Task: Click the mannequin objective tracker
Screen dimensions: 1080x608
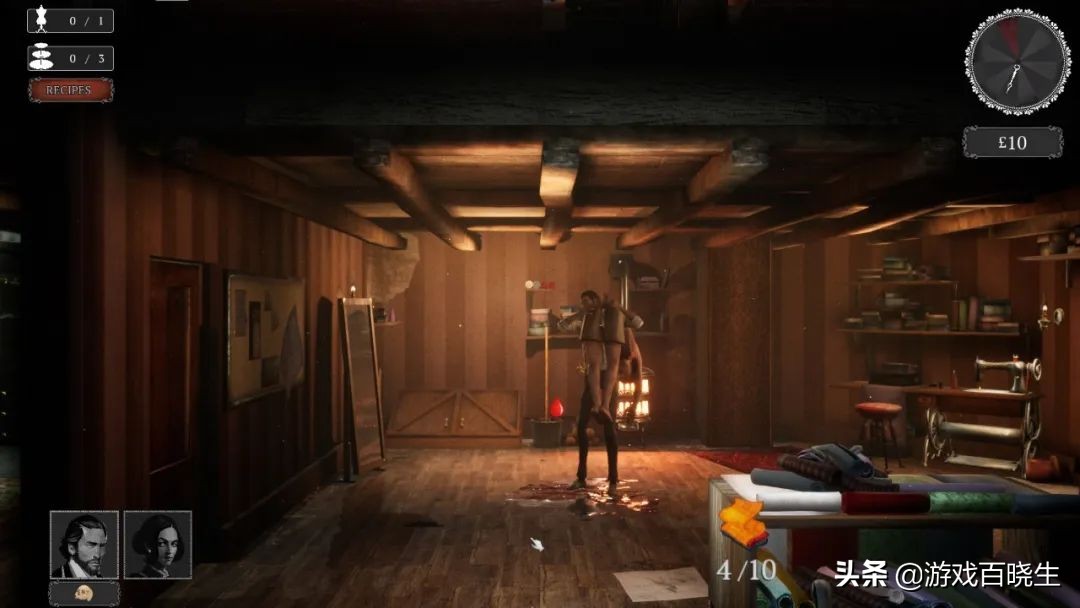Action: (x=70, y=20)
